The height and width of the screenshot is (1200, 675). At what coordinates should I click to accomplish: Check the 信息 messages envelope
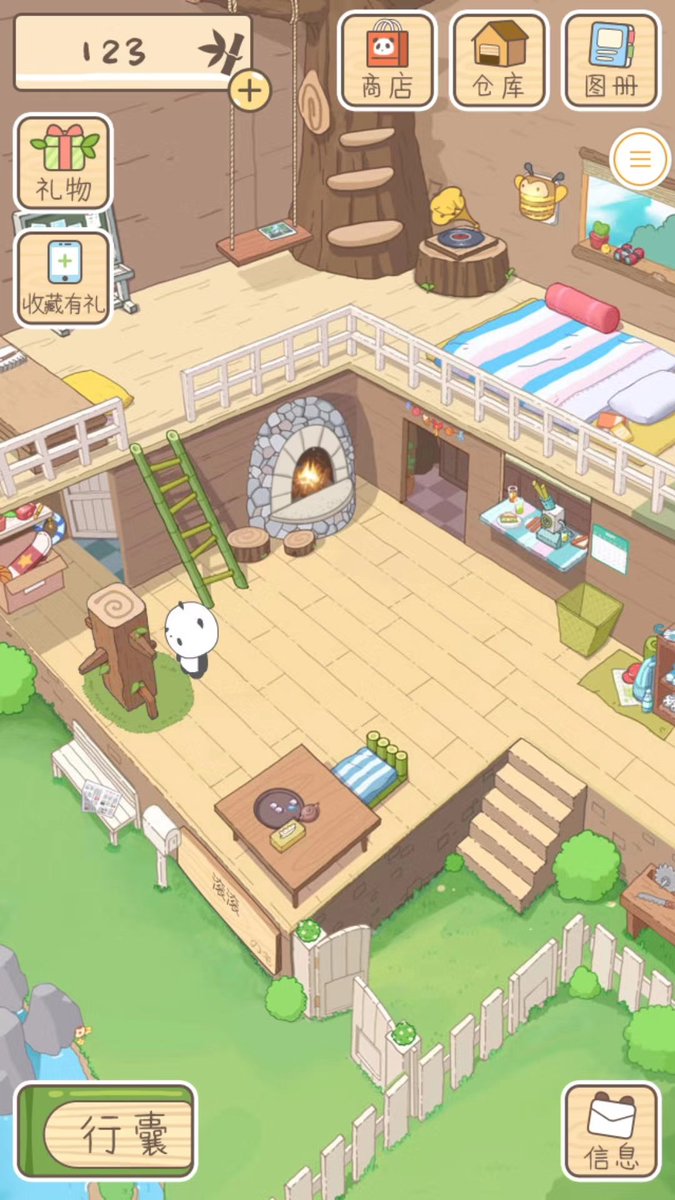(x=611, y=1130)
